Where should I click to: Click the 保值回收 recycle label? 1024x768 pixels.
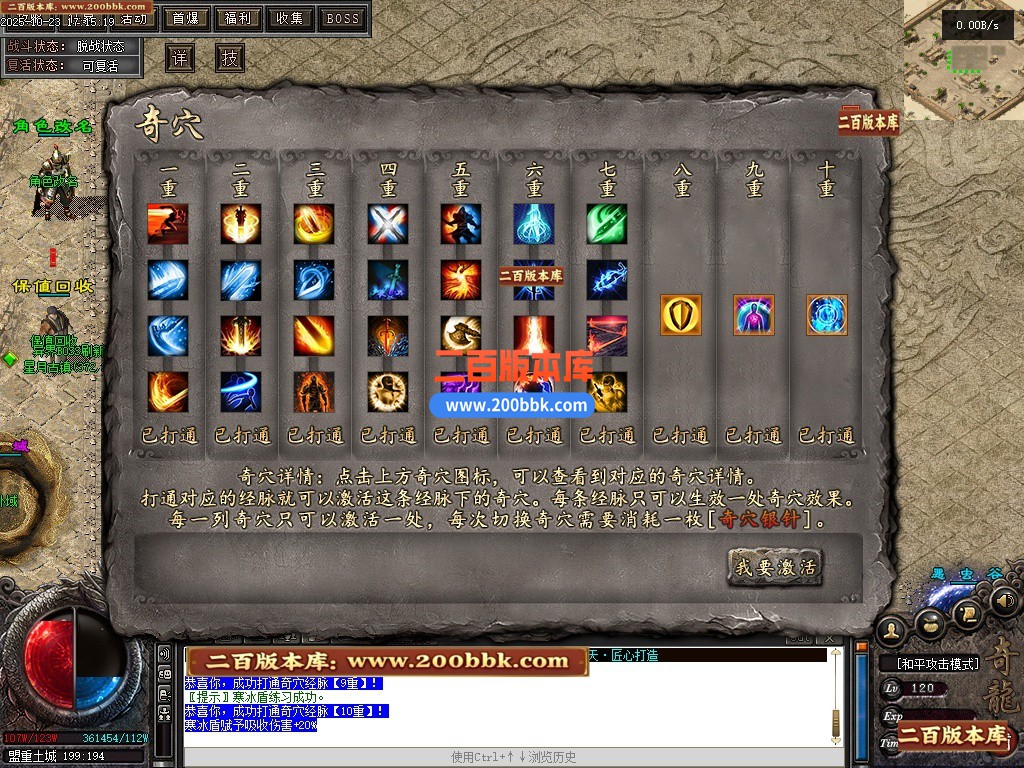pos(53,286)
